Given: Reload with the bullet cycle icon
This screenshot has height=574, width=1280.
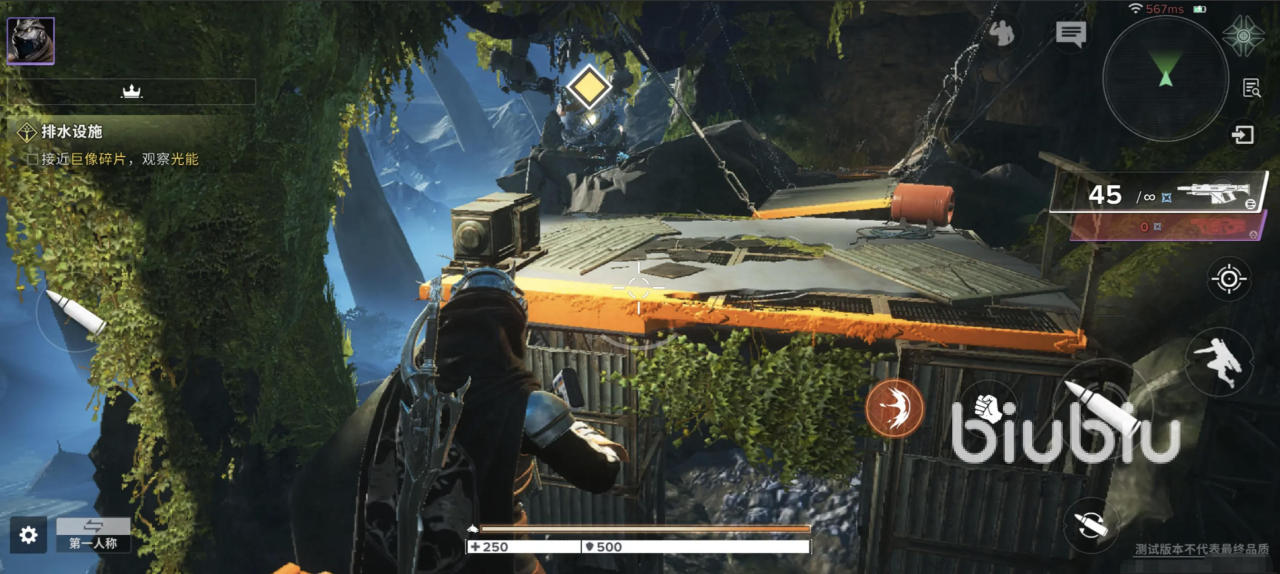Looking at the screenshot, I should (x=1091, y=523).
